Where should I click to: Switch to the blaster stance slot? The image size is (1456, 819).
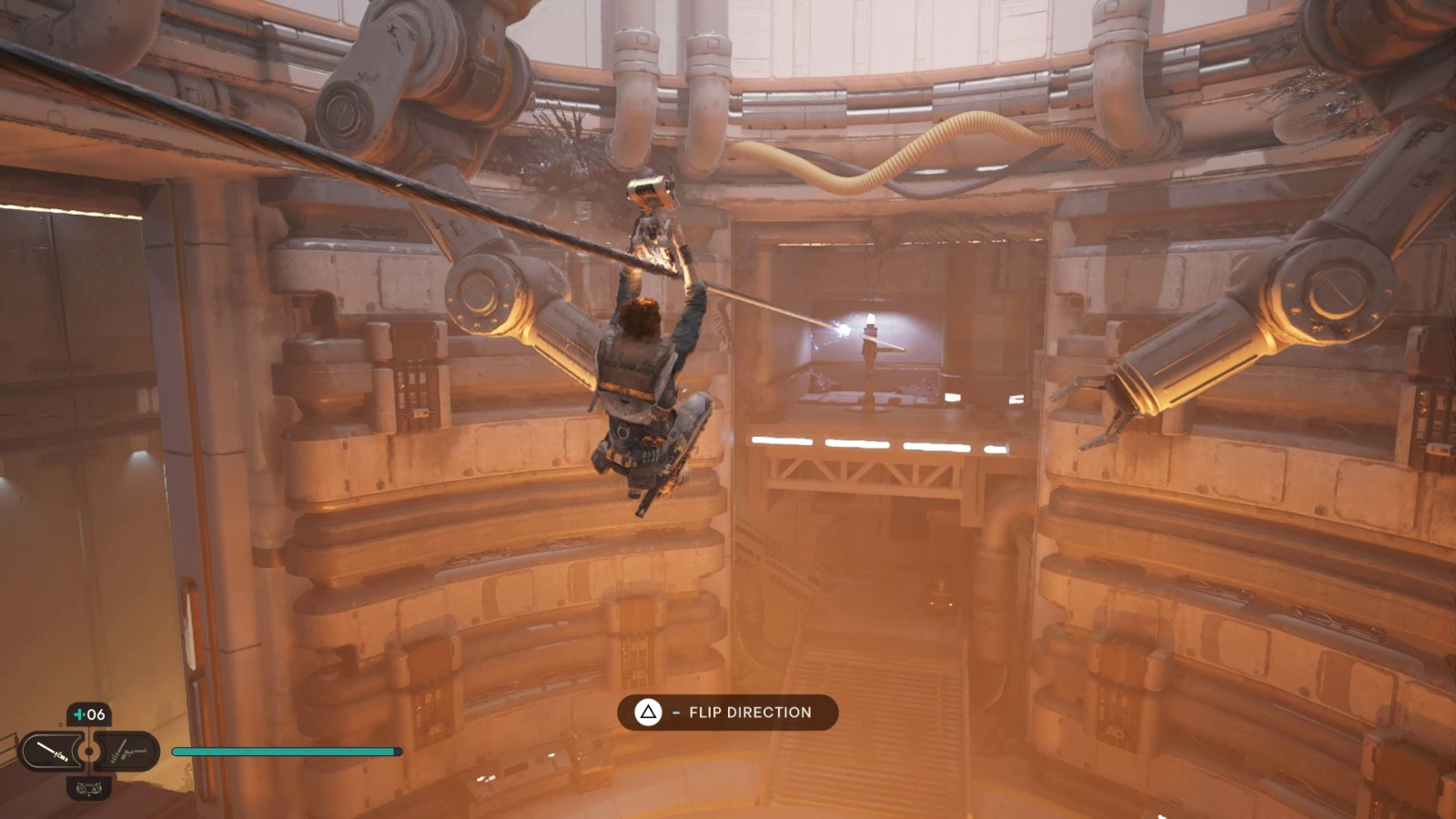tap(129, 752)
